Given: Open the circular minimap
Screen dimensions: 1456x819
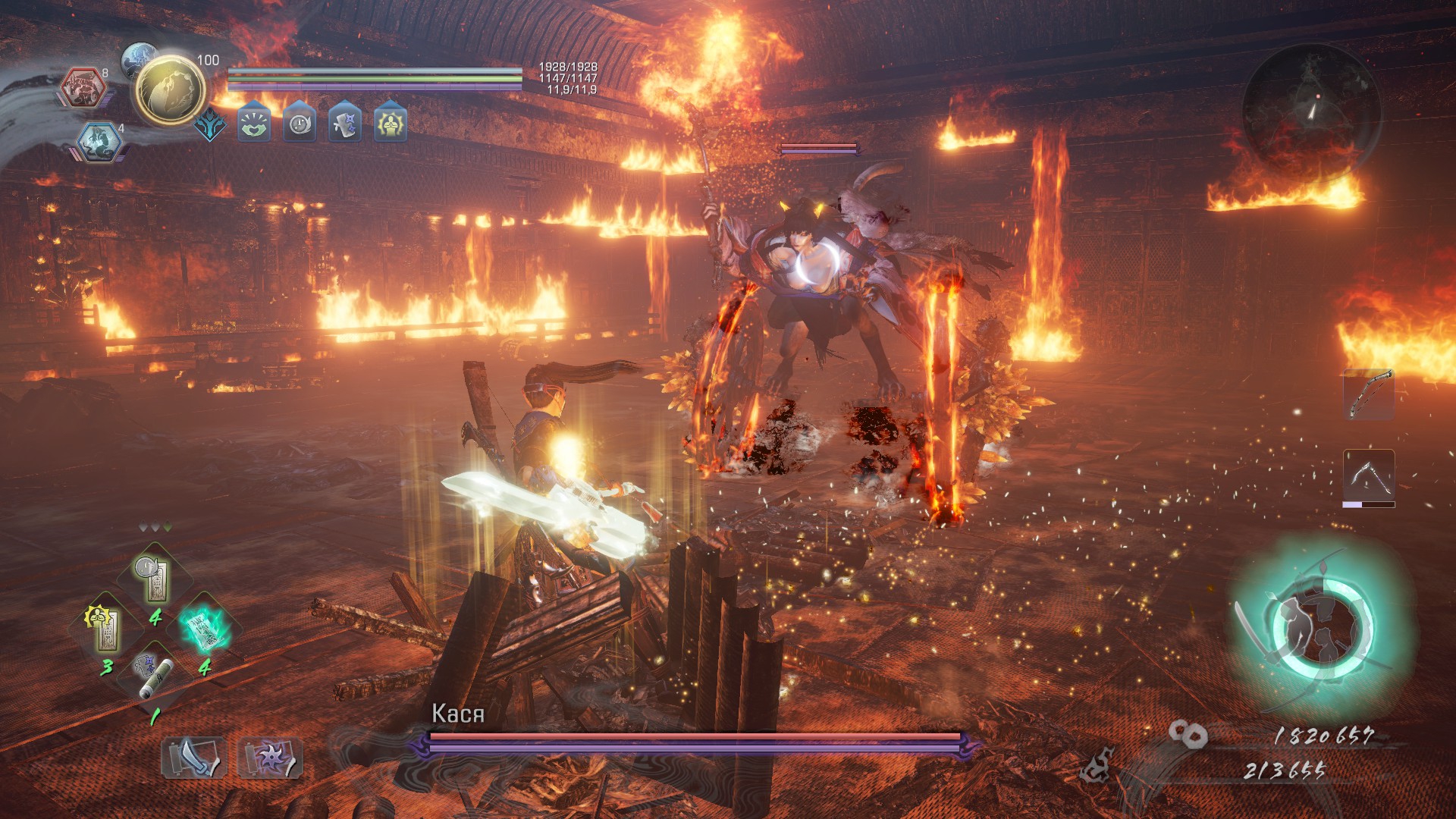Looking at the screenshot, I should [x=1311, y=109].
